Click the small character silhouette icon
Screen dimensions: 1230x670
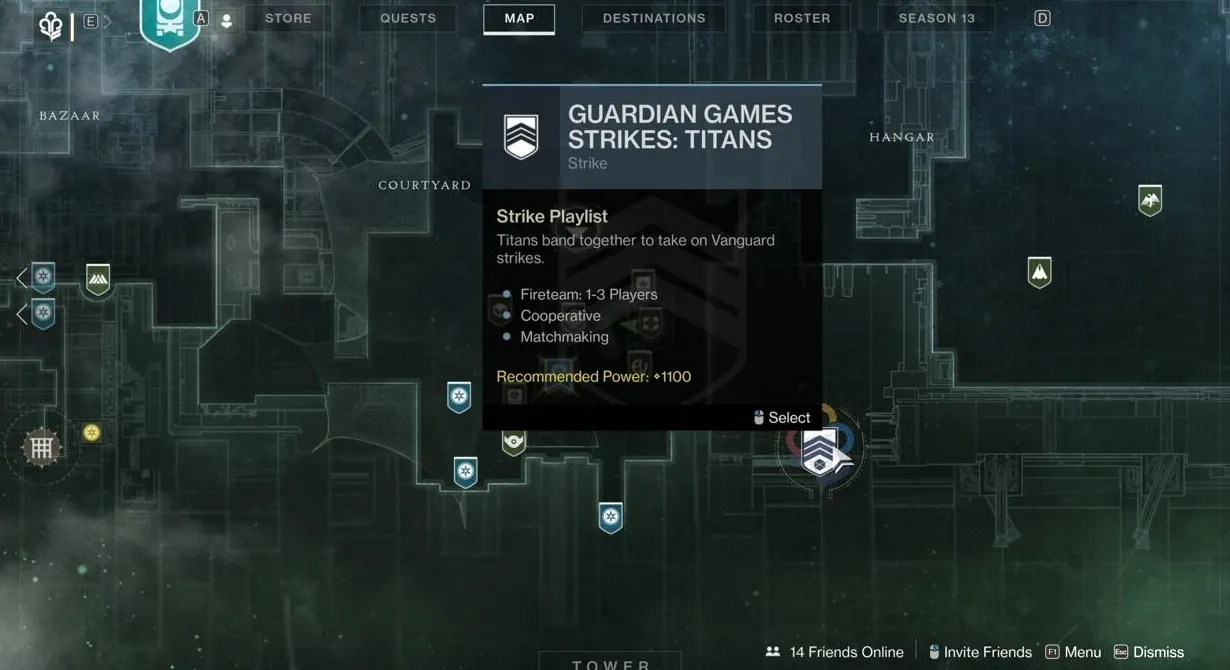click(226, 20)
